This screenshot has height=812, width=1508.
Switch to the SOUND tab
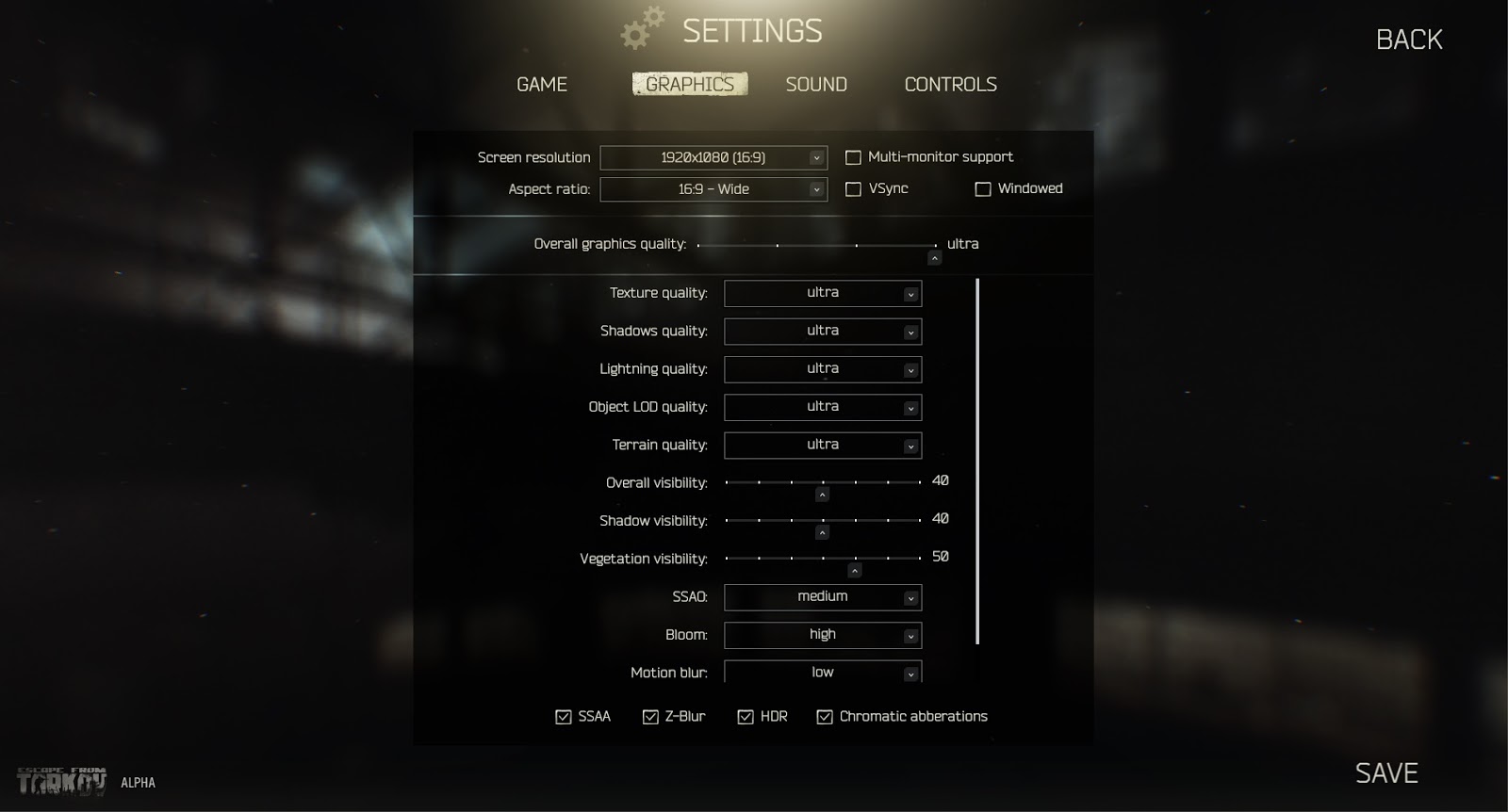coord(816,84)
